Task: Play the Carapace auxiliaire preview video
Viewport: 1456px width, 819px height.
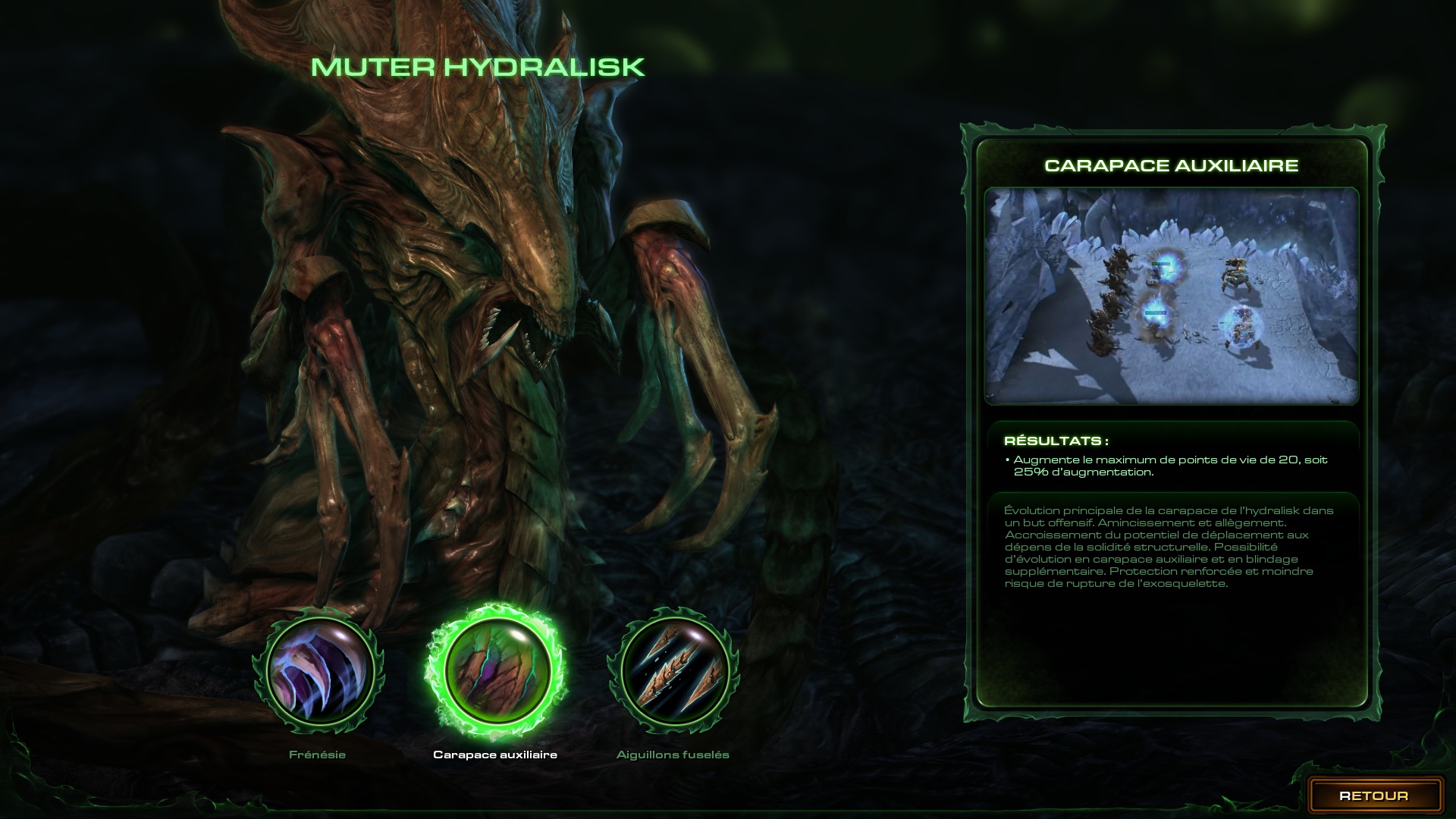Action: (x=1171, y=296)
